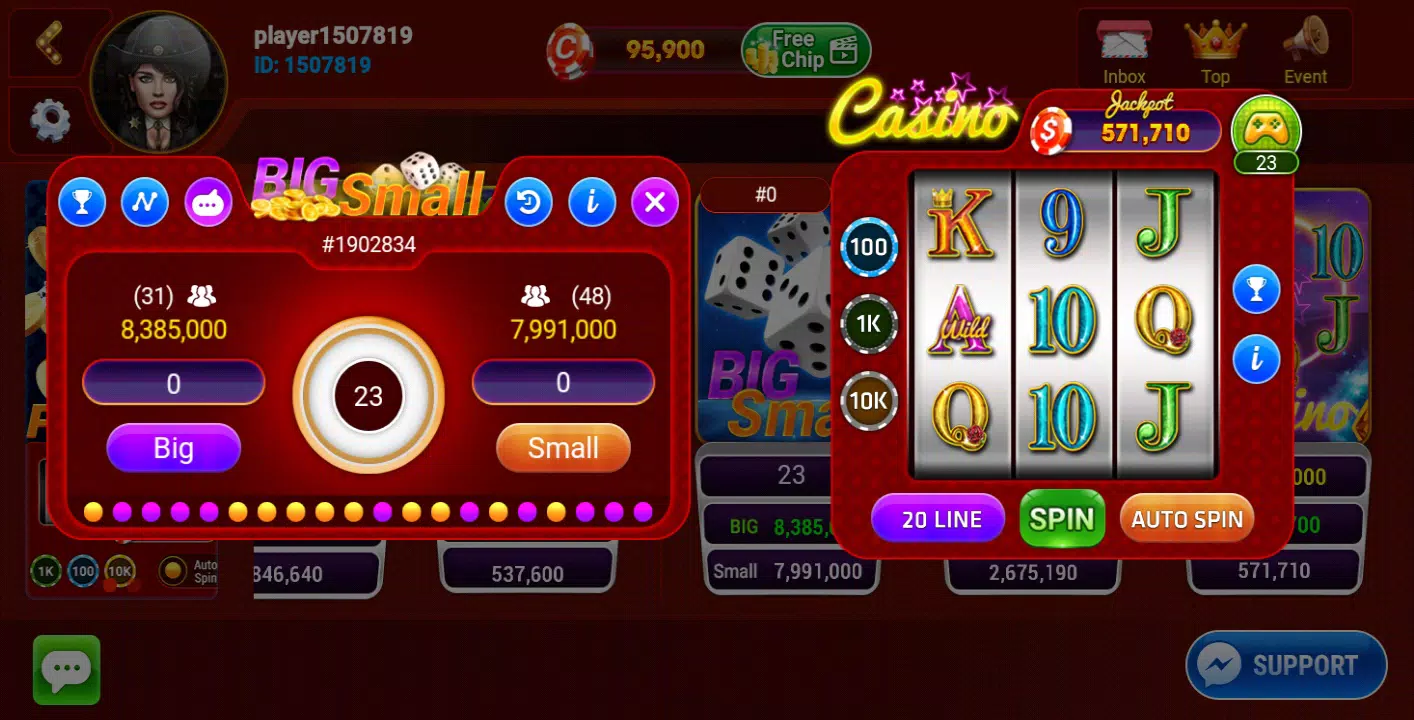This screenshot has width=1414, height=720.
Task: Select the 10K chip denomination
Action: 868,401
